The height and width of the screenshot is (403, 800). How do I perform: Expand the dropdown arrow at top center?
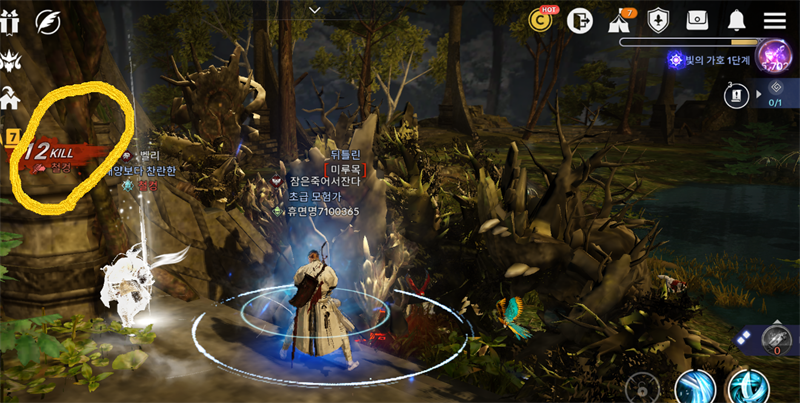(x=315, y=9)
